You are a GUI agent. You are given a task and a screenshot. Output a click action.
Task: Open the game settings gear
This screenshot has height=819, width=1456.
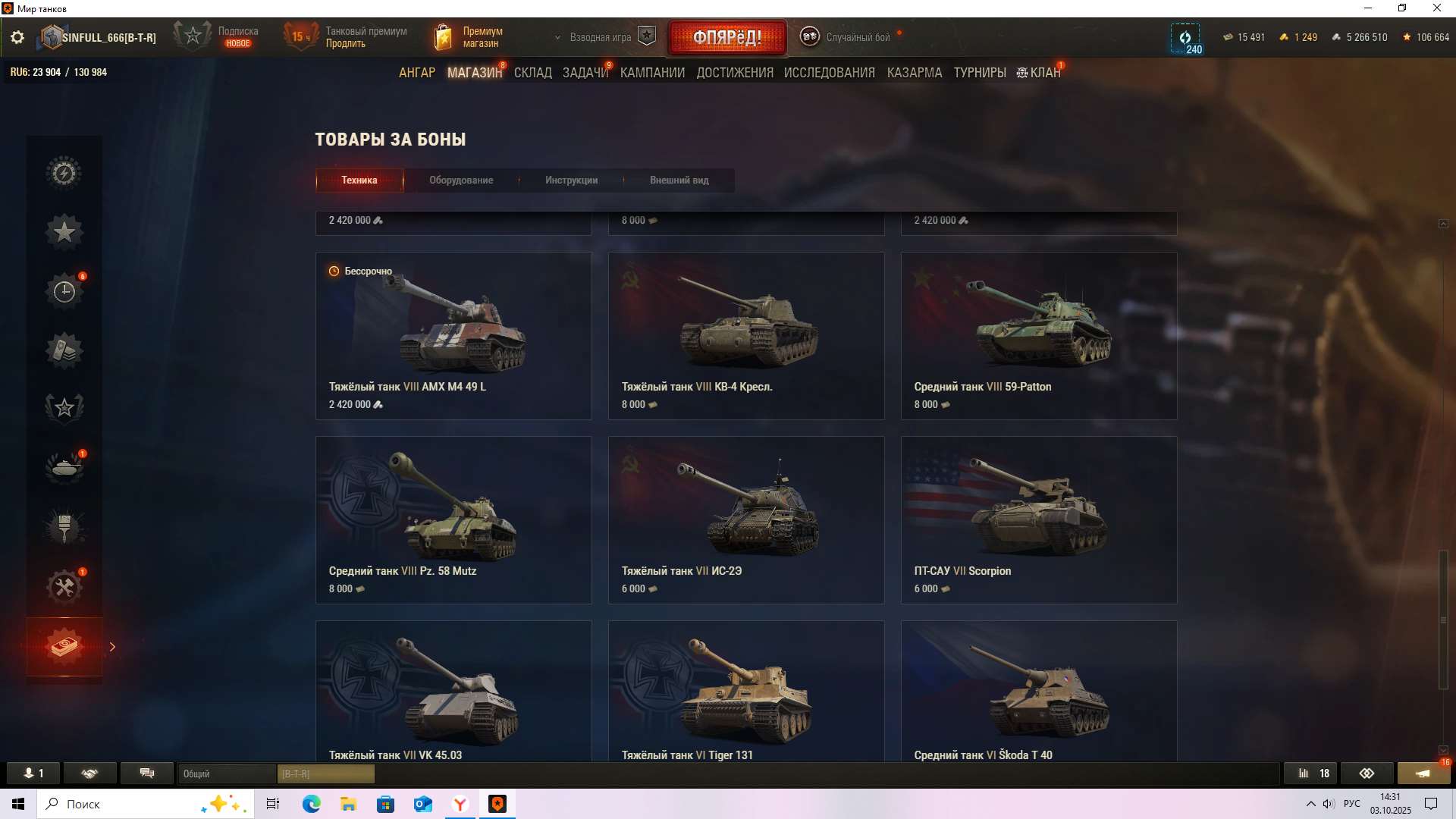(x=17, y=36)
